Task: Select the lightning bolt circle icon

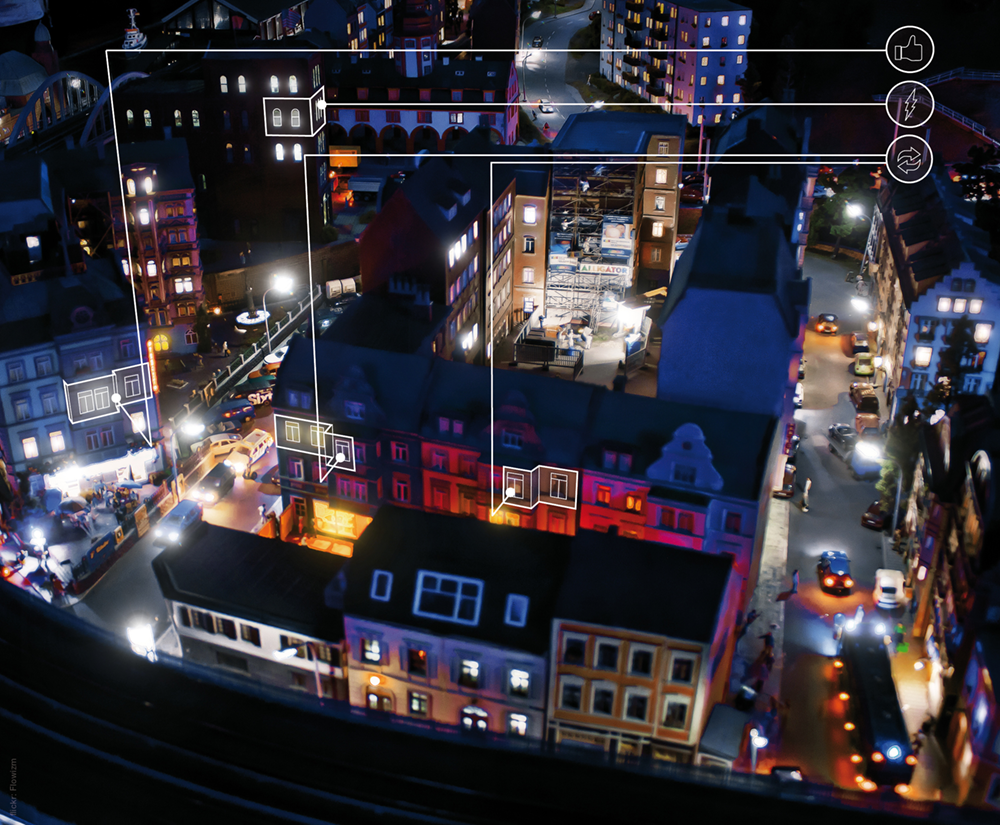Action: [x=909, y=104]
